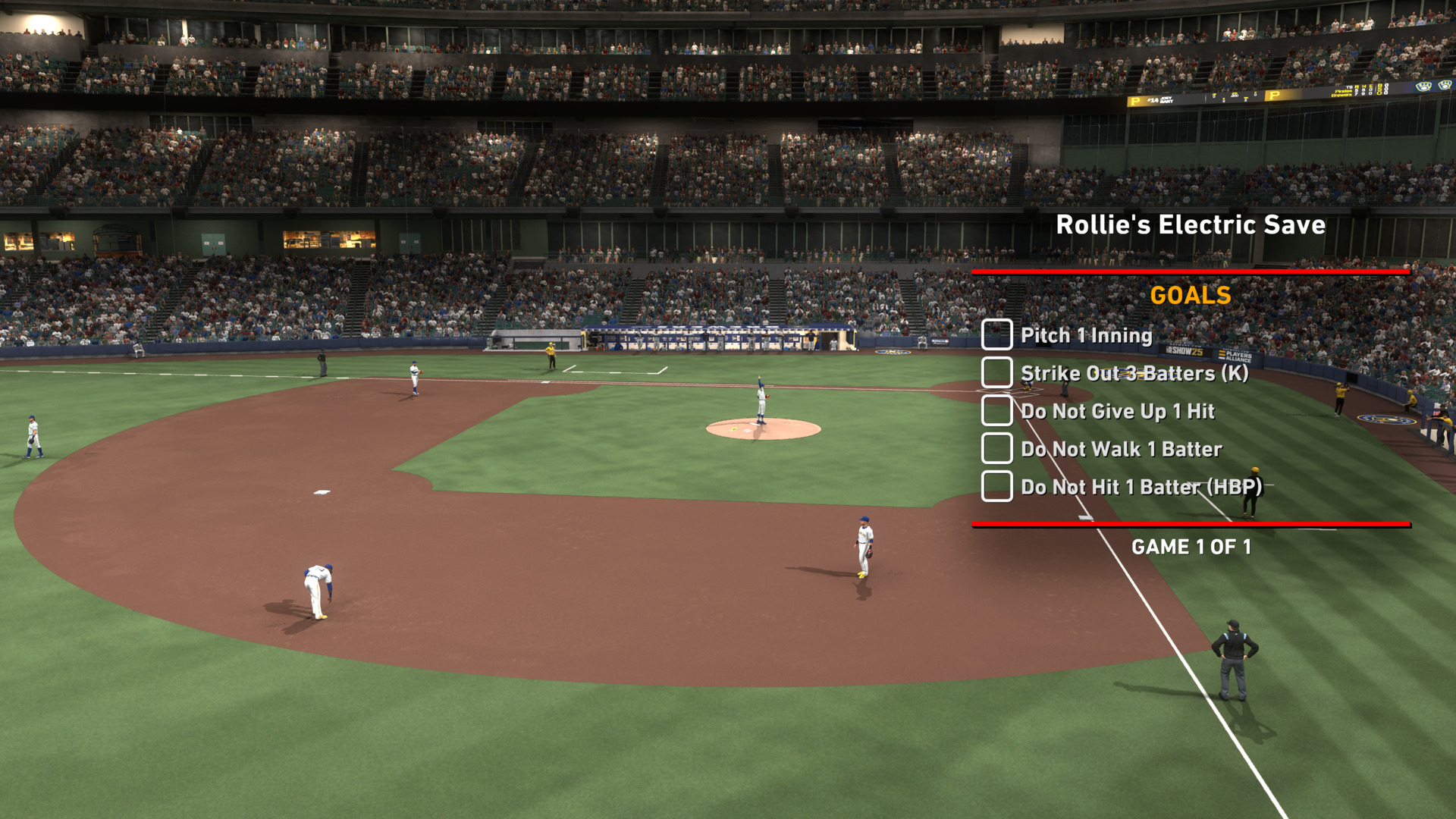Toggle the Do Not Walk 1 Batter checkbox
Image resolution: width=1456 pixels, height=819 pixels.
coord(996,448)
